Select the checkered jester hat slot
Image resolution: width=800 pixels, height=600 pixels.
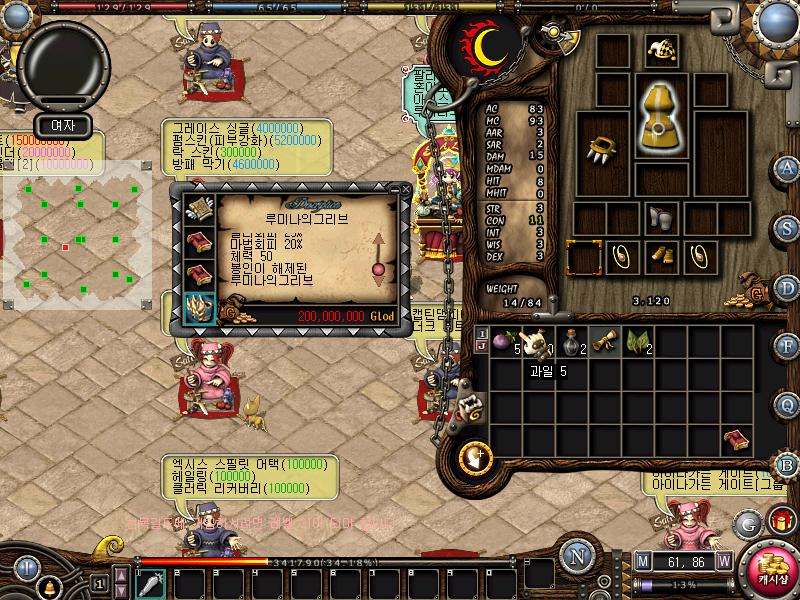click(x=661, y=50)
